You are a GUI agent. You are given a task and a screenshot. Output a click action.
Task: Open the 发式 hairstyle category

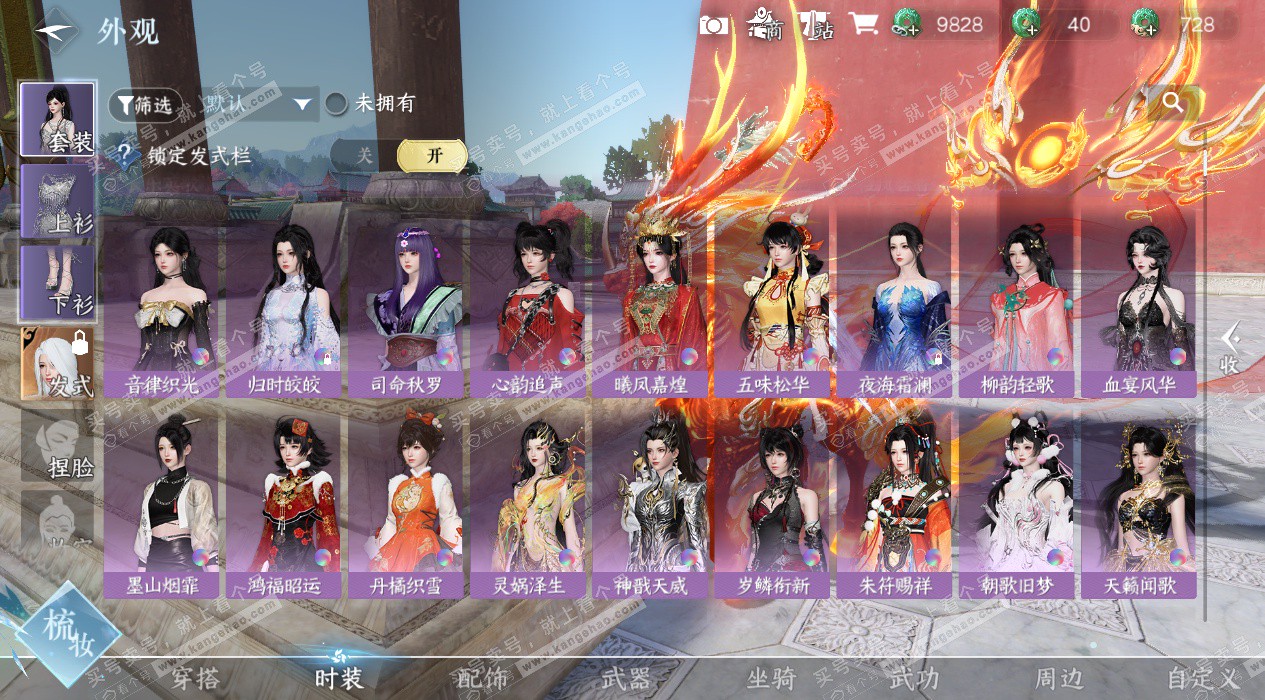click(58, 363)
